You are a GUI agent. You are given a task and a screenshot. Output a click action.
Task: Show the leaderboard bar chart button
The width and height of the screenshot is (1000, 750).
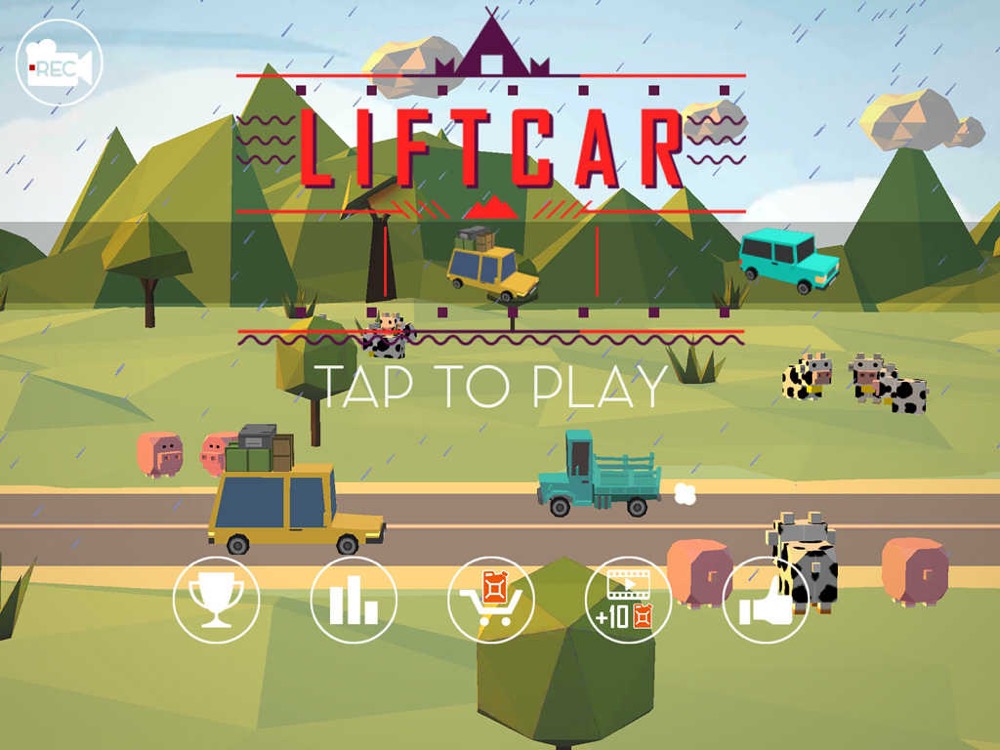[354, 600]
